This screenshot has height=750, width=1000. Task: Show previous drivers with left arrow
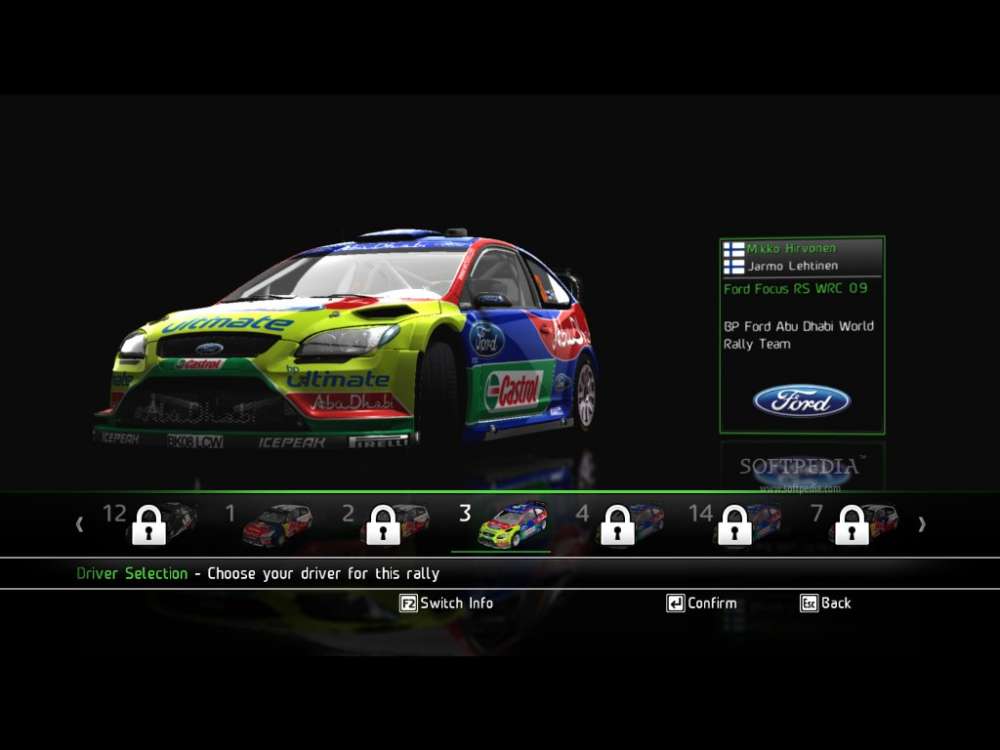tap(80, 524)
